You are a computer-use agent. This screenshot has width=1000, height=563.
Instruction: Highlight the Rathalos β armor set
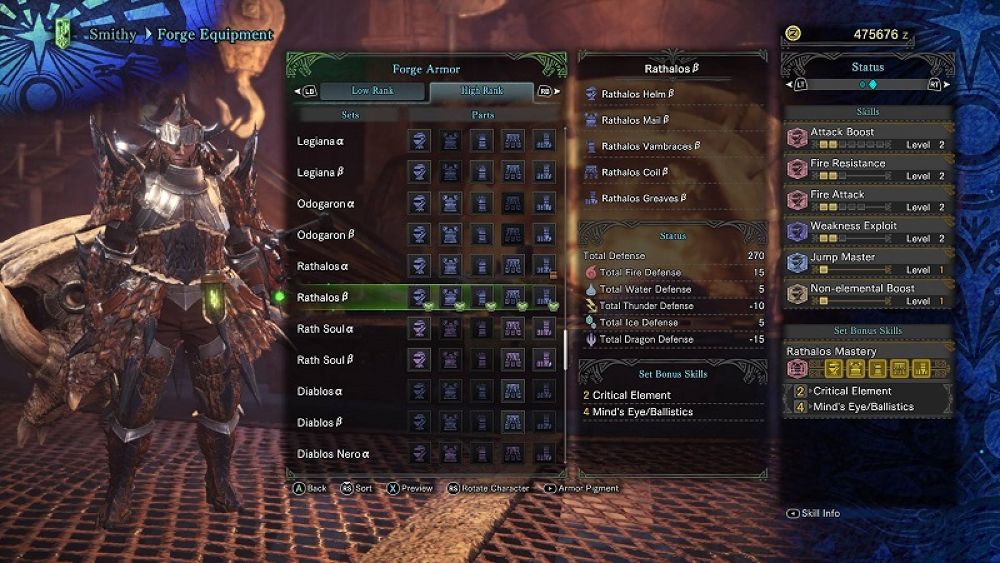pos(323,298)
